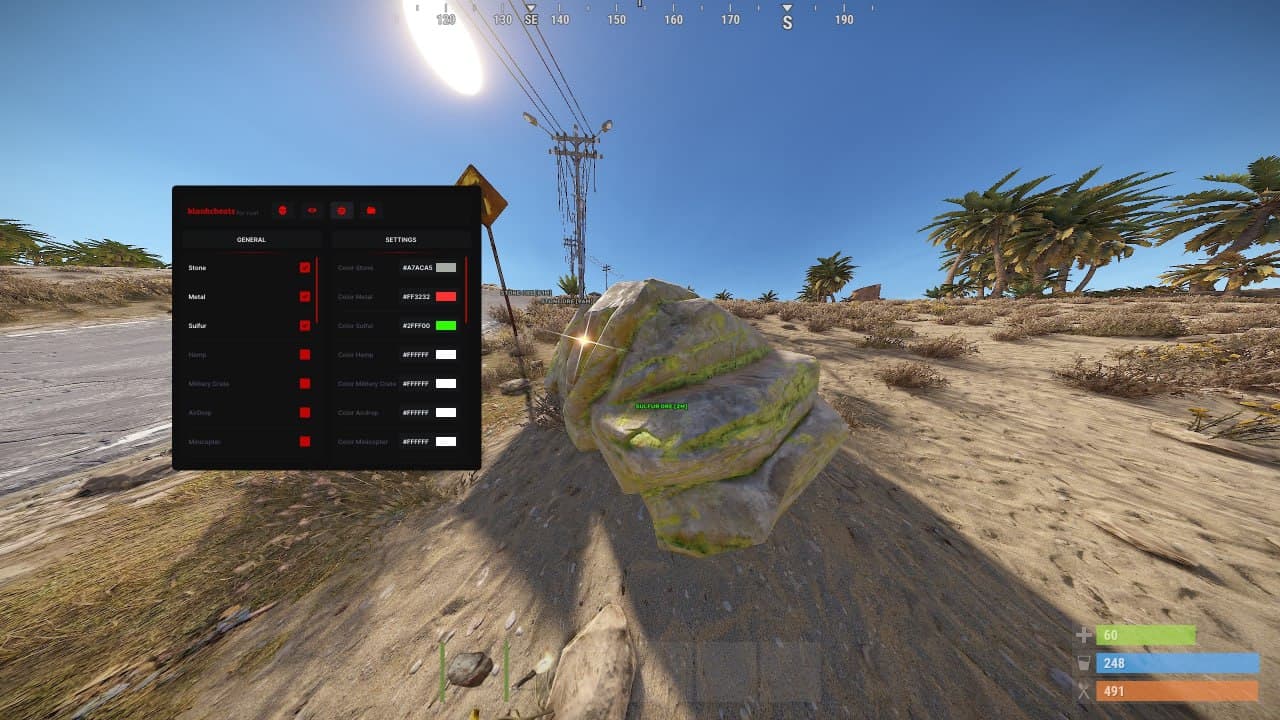
Task: Select the crosshair aimbot tab icon
Action: click(x=283, y=210)
